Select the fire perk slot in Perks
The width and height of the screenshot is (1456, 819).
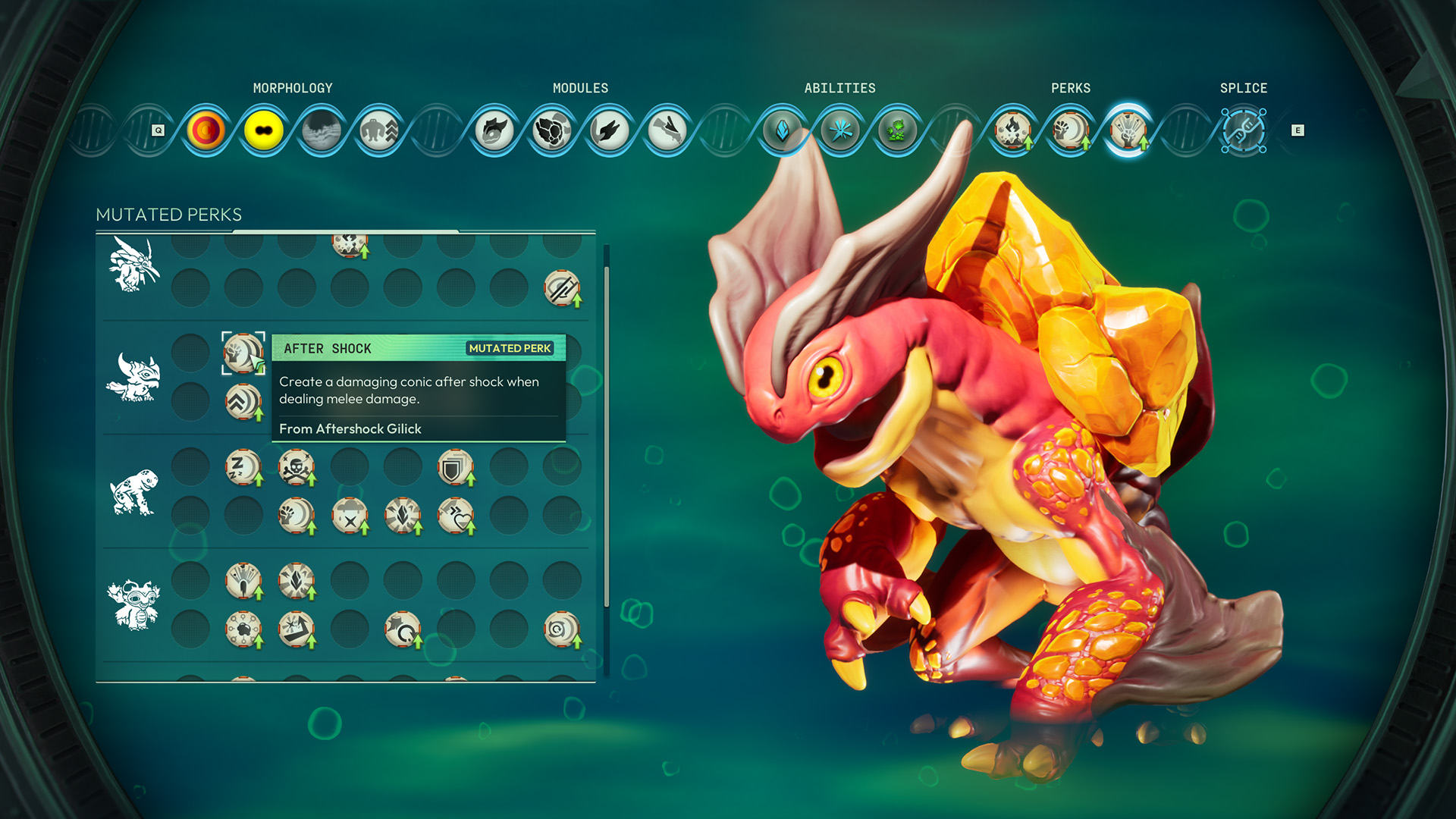(x=1012, y=130)
